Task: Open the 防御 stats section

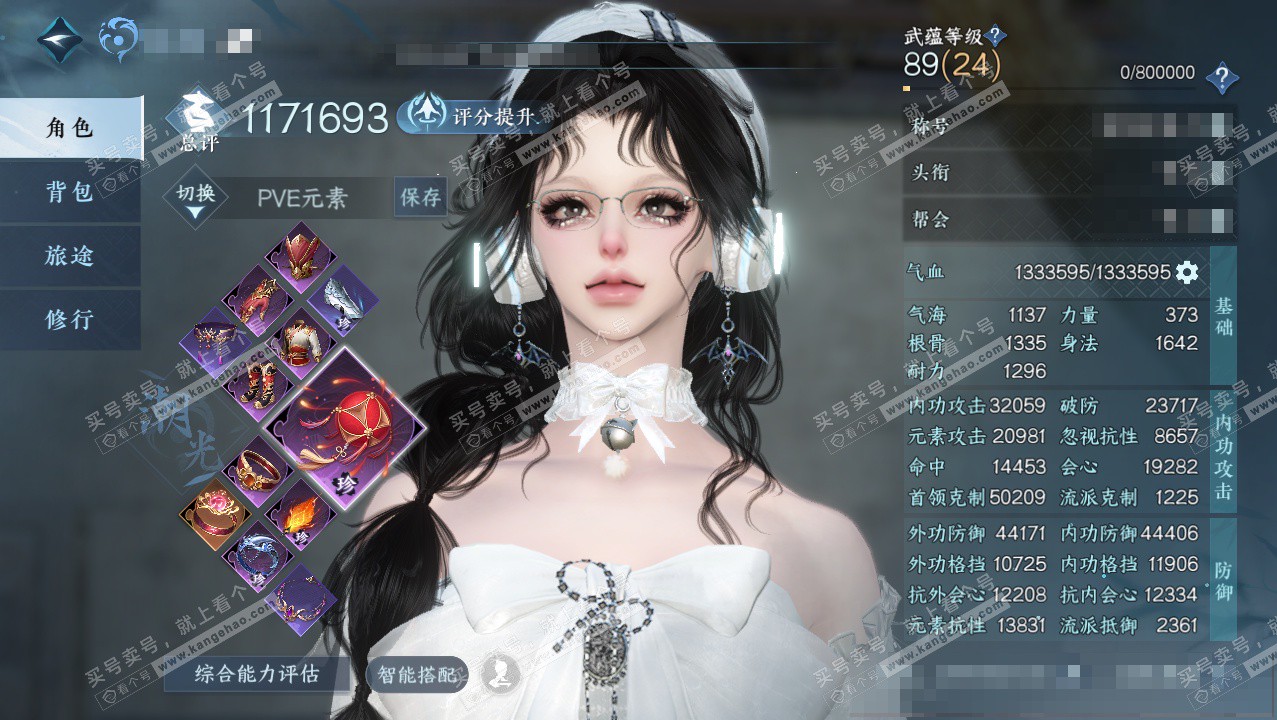Action: [1223, 580]
